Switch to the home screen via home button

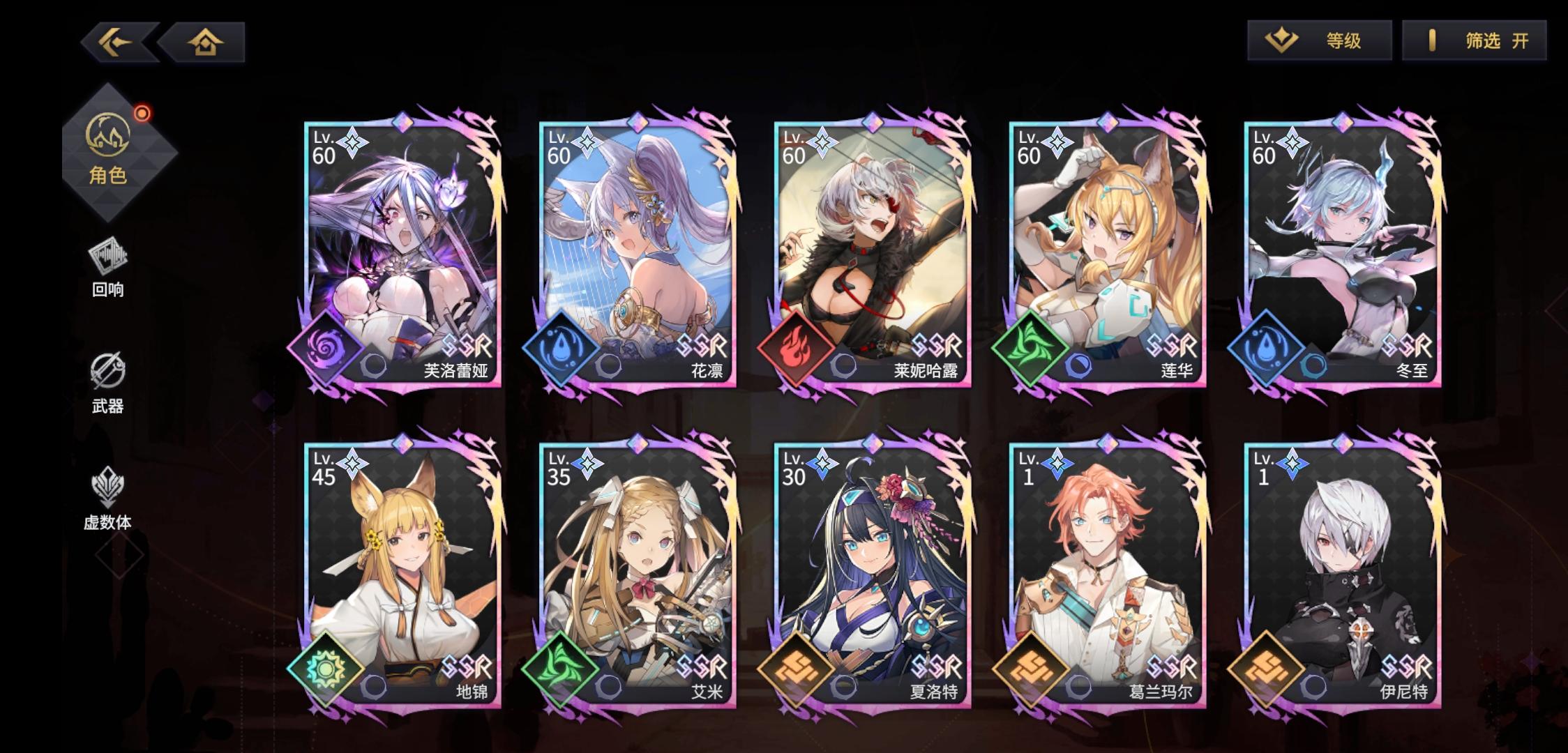pos(204,42)
